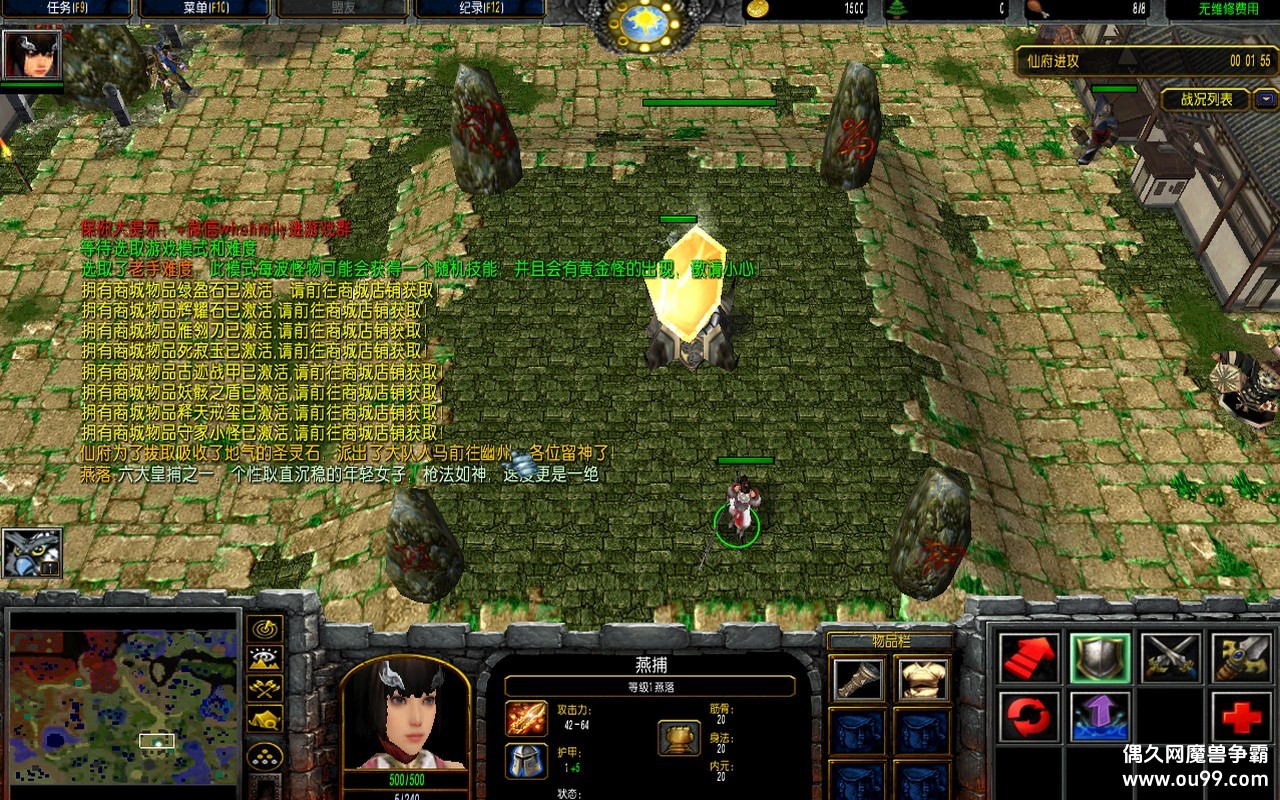
Task: Activate the minimap signal ping button
Action: coord(265,629)
